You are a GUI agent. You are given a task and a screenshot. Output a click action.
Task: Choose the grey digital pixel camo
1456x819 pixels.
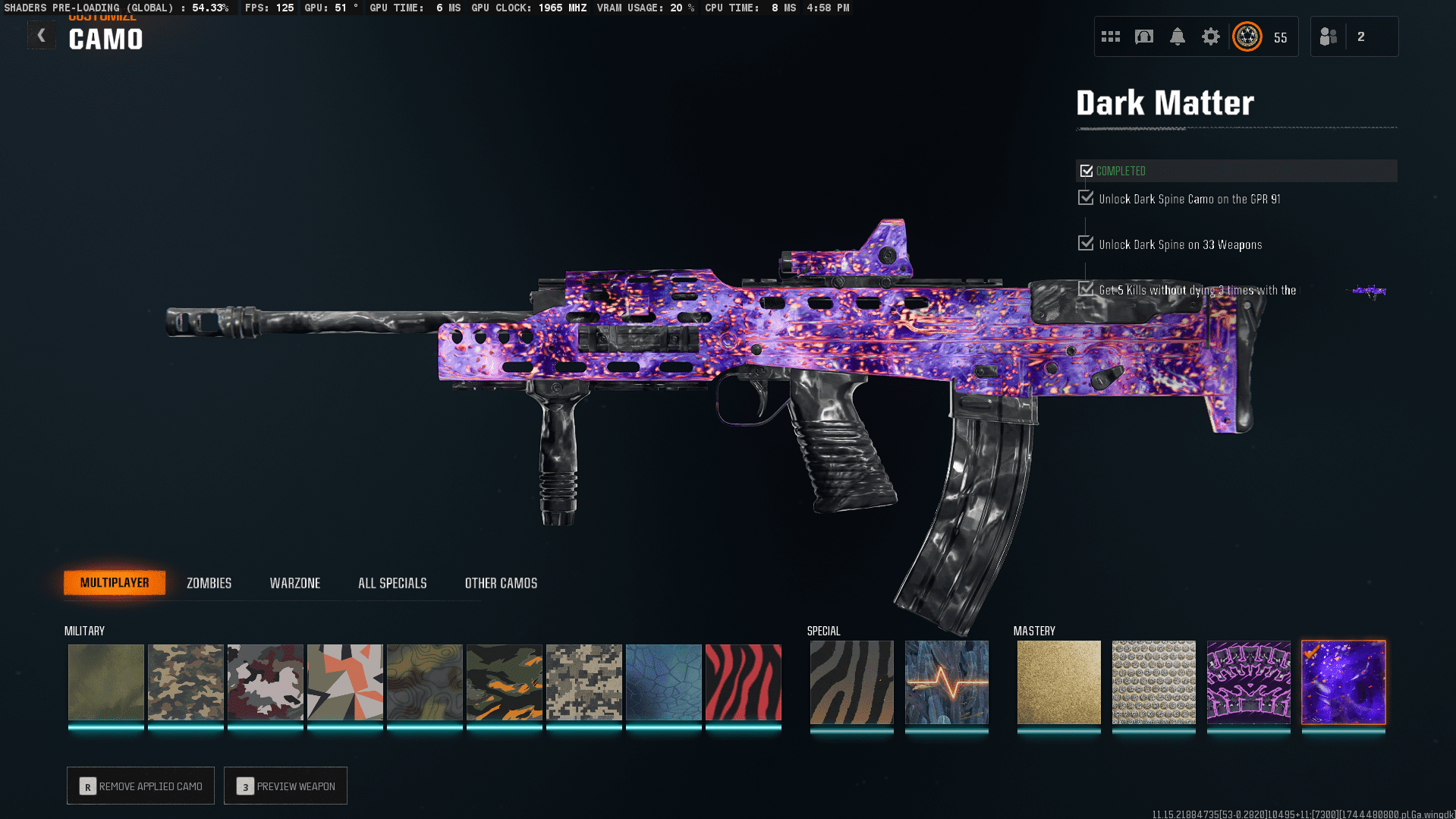pyautogui.click(x=583, y=682)
